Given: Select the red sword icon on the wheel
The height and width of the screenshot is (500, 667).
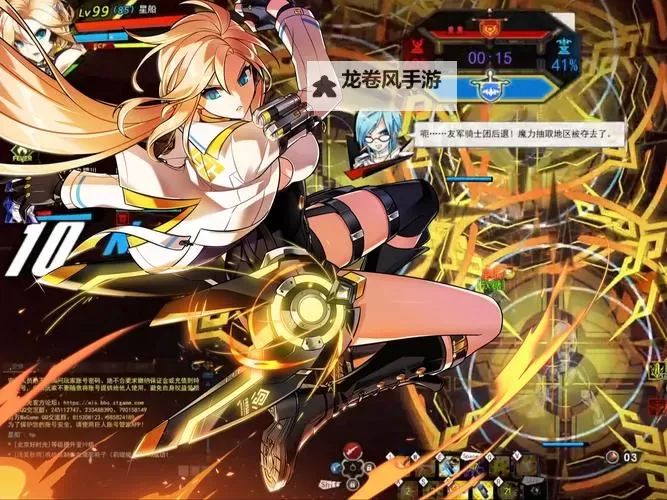Looking at the screenshot, I should [350, 450].
